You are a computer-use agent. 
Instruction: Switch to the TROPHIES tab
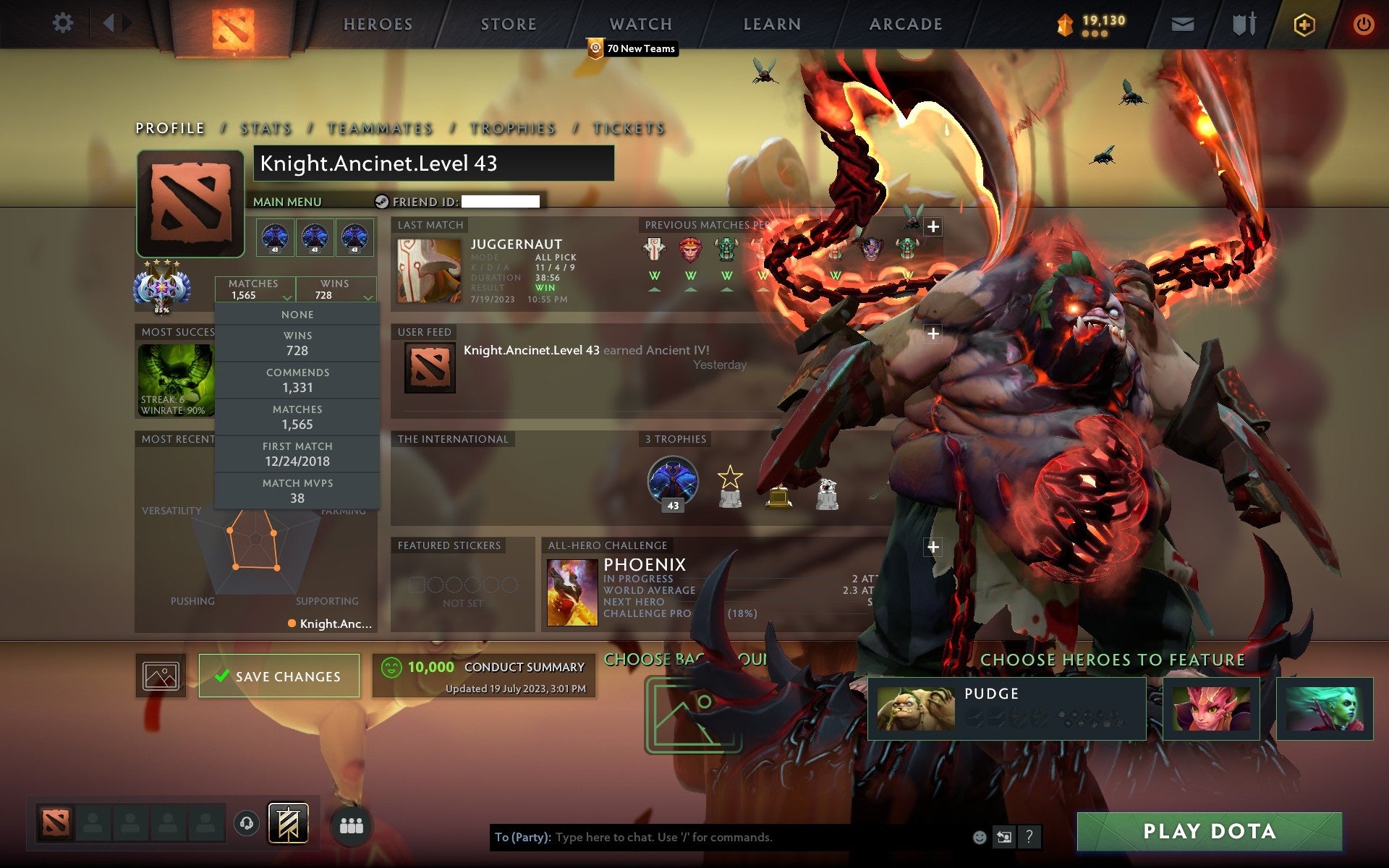[511, 128]
